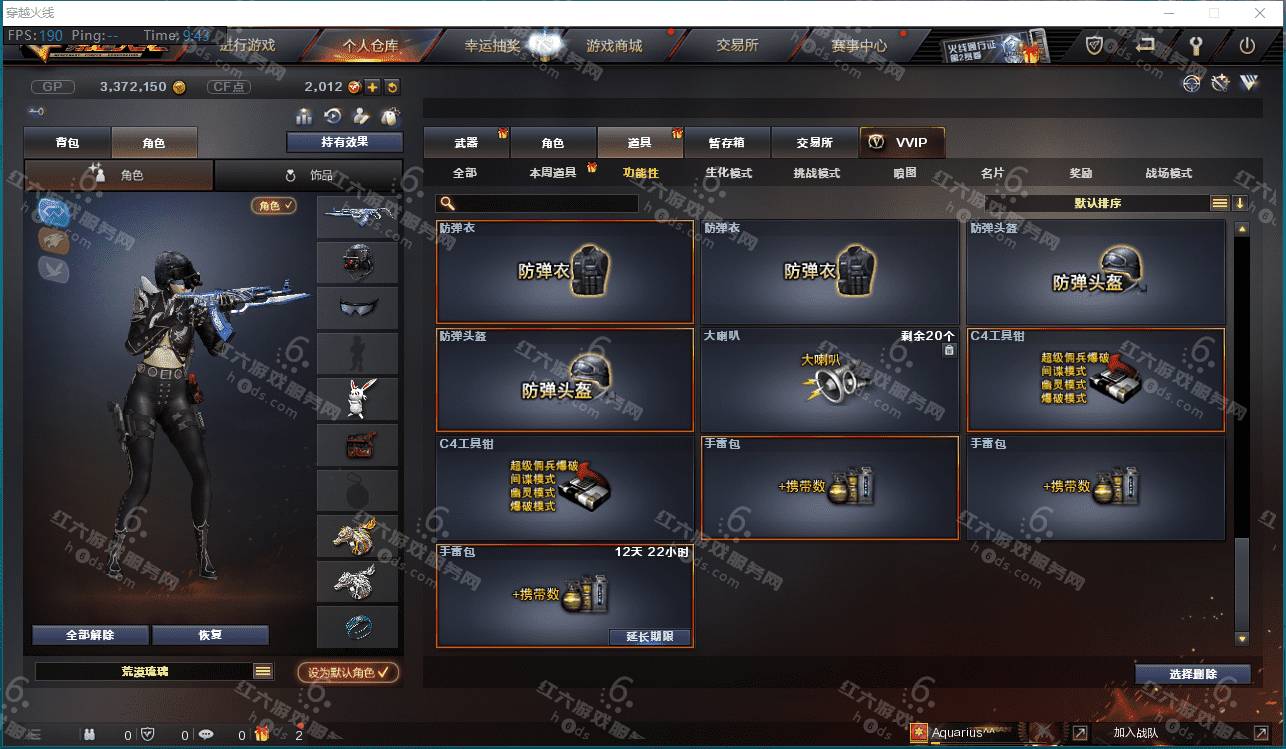Viewport: 1286px width, 749px height.
Task: Switch to the 背包 tab
Action: tap(67, 143)
